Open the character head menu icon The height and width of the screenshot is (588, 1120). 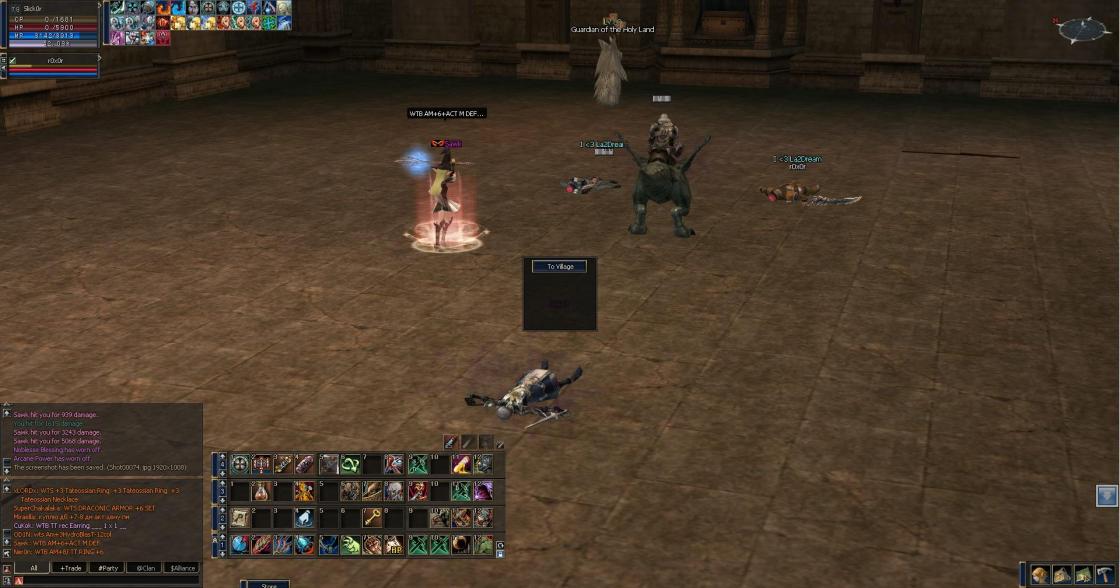[1041, 574]
